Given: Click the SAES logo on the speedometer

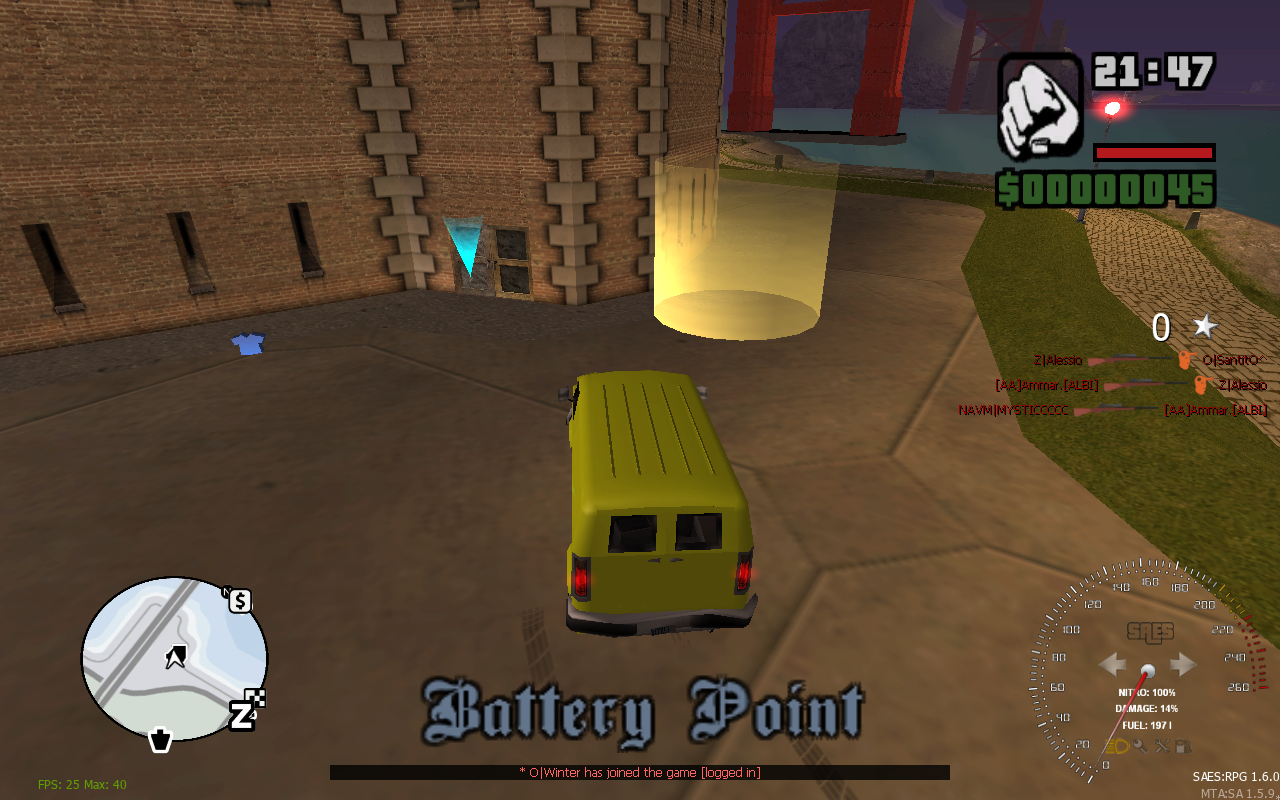Looking at the screenshot, I should tap(1149, 632).
